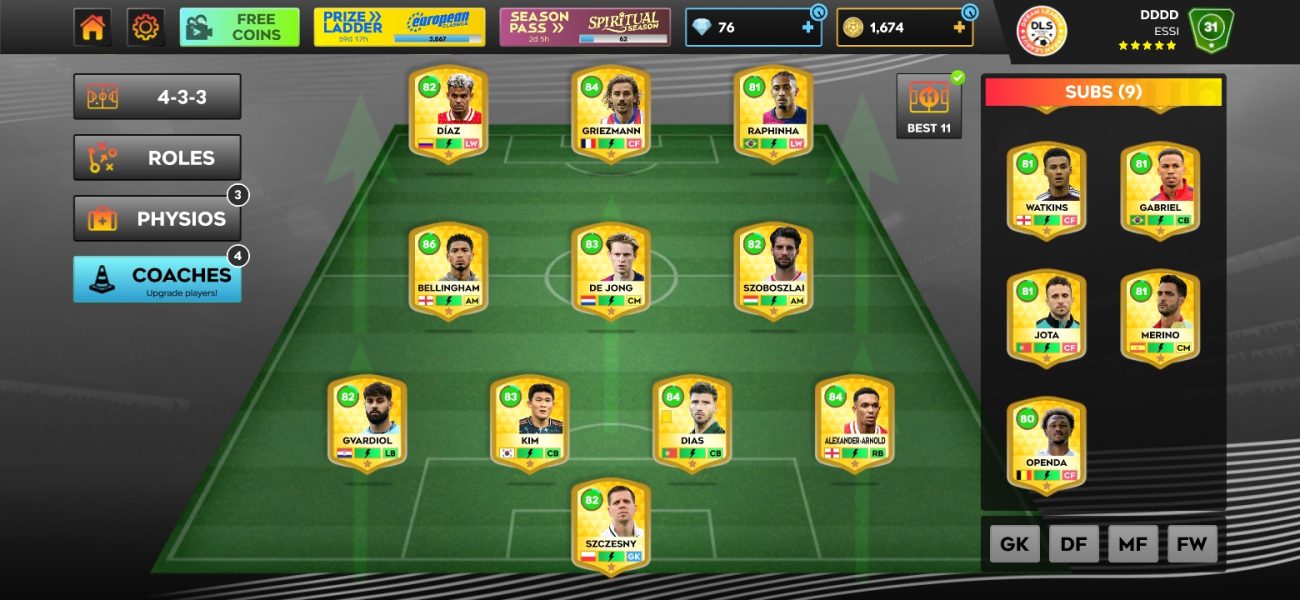Filter substitutes by MF
Viewport: 1300px width, 600px height.
coord(1133,545)
